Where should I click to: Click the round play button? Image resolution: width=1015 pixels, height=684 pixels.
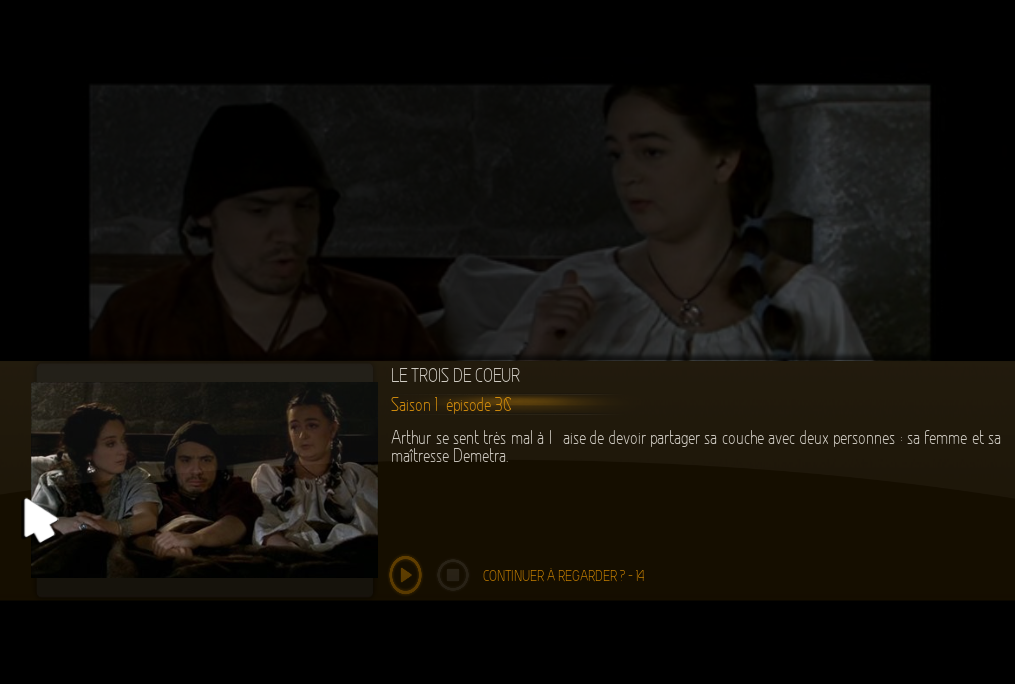[x=405, y=575]
